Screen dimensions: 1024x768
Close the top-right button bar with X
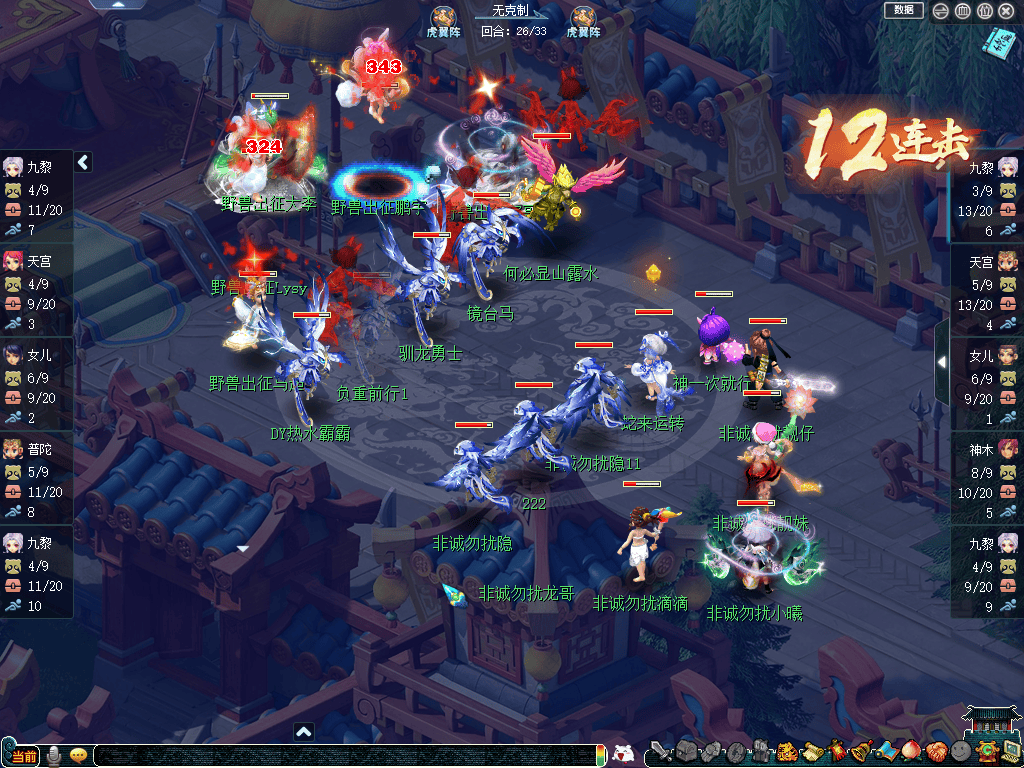click(x=1006, y=11)
